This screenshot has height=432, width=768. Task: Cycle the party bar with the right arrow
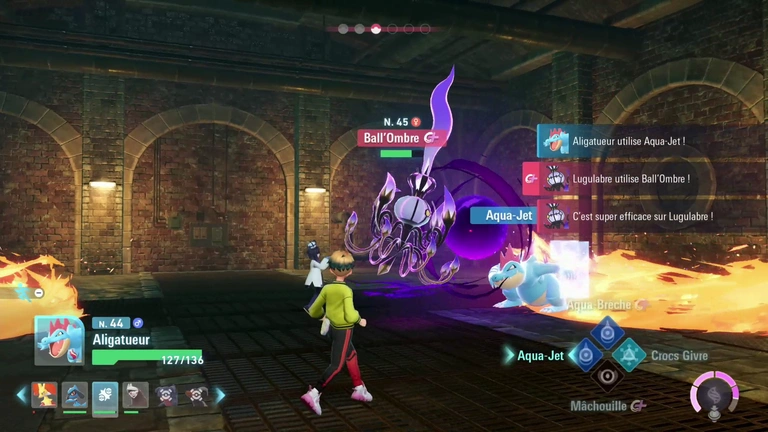(x=220, y=396)
